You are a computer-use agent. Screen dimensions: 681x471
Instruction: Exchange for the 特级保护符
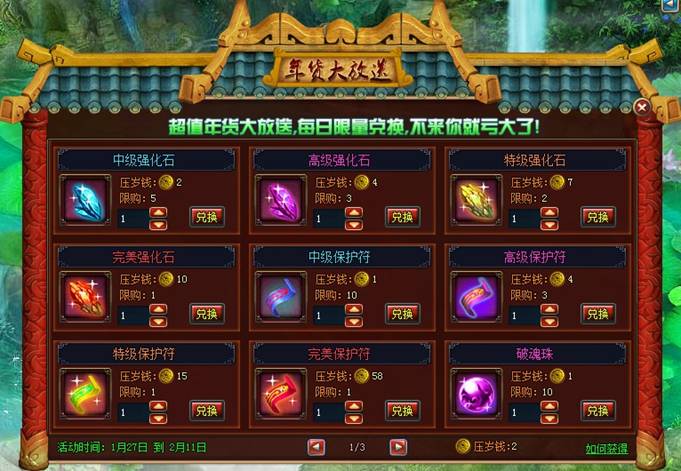[x=207, y=411]
